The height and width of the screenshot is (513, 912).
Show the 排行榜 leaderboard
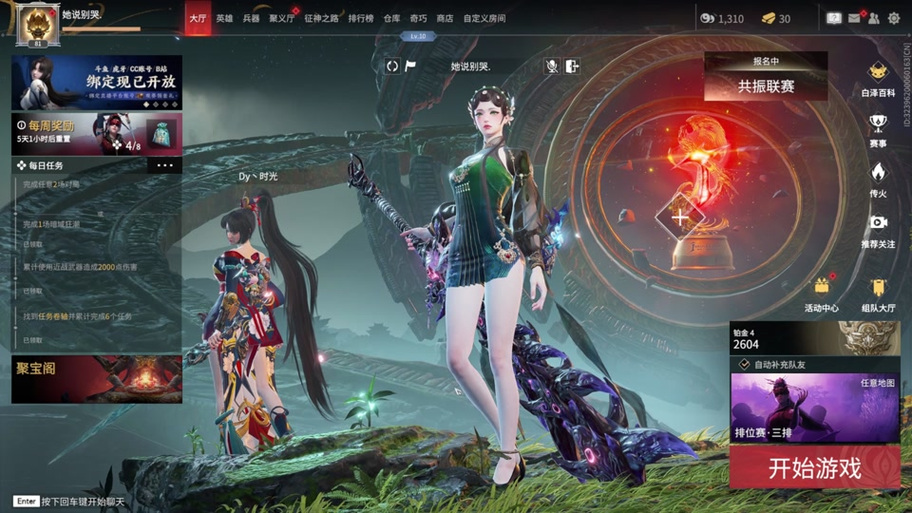tap(361, 18)
